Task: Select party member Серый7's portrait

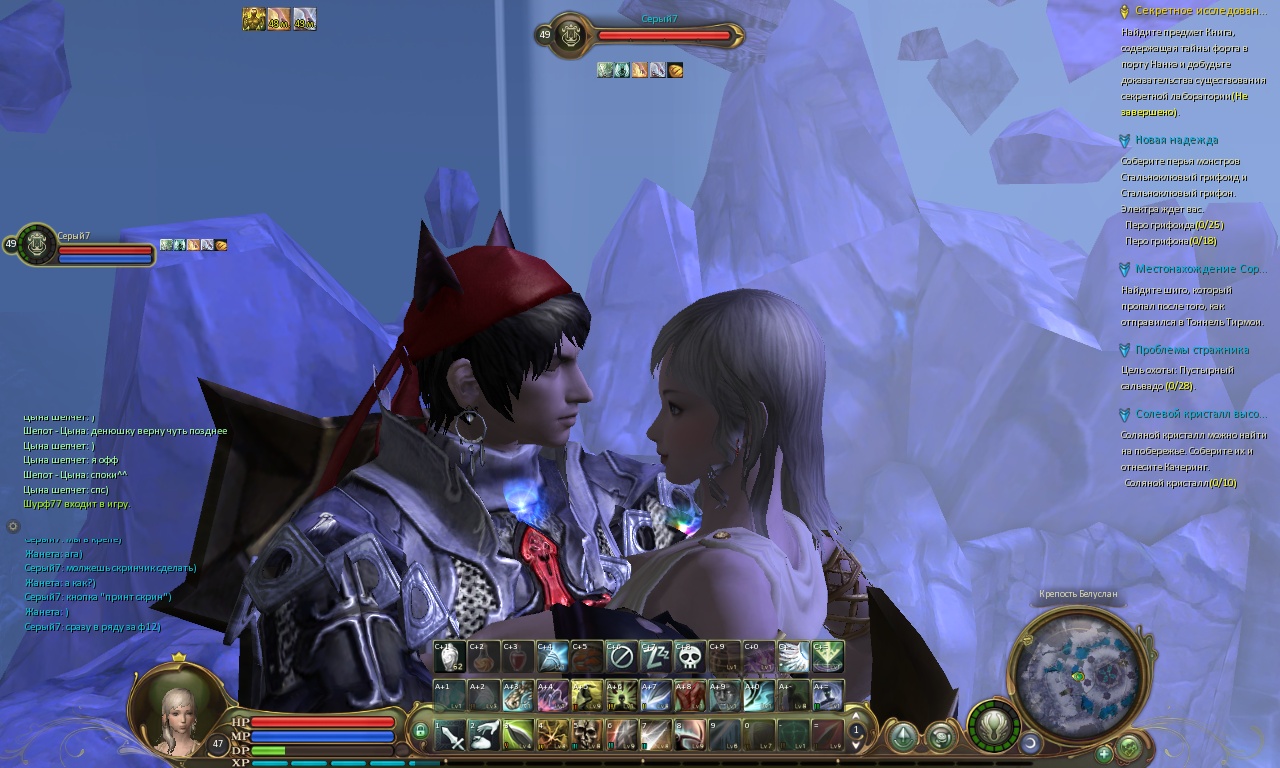Action: coord(38,244)
